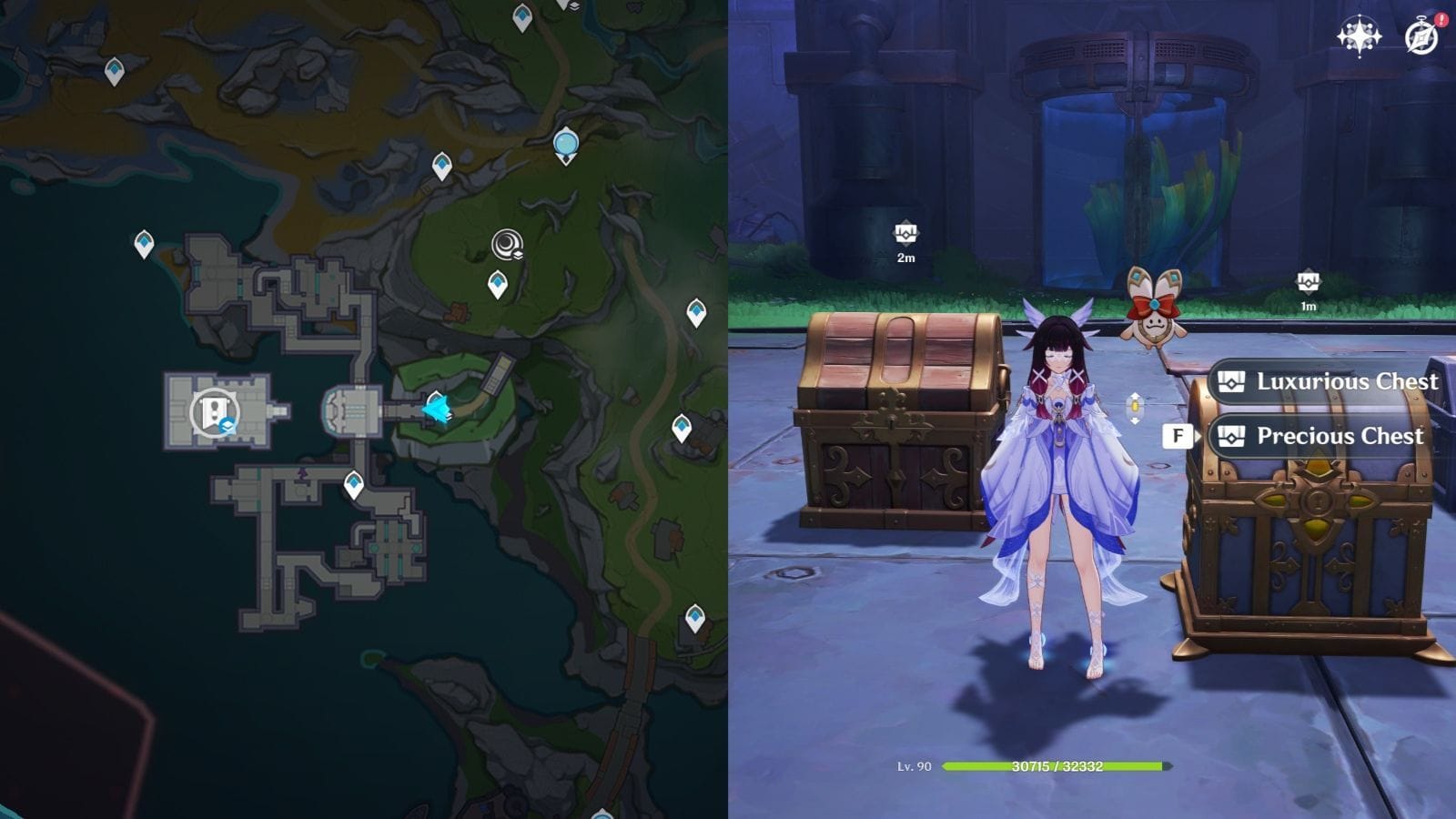This screenshot has width=1456, height=819.
Task: Click the underground layer badge on the domain icon
Action: [x=227, y=425]
